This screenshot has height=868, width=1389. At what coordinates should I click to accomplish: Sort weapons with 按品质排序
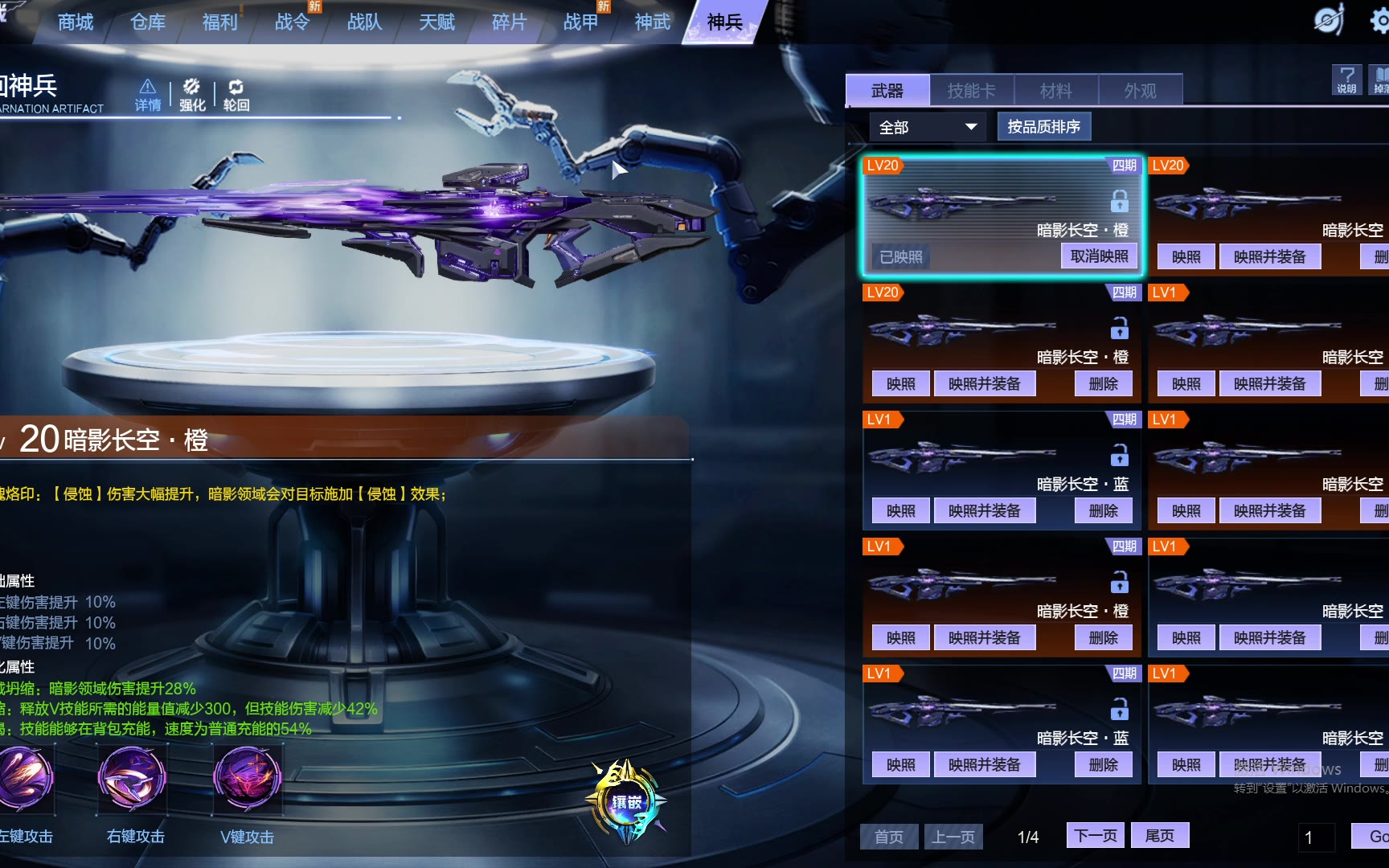pos(1043,127)
